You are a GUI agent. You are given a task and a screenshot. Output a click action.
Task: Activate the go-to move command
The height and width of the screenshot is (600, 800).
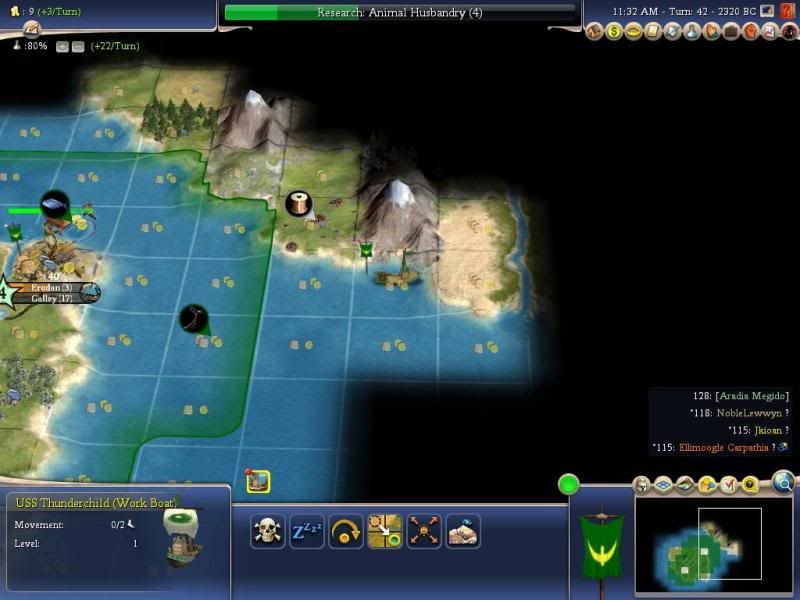click(384, 530)
